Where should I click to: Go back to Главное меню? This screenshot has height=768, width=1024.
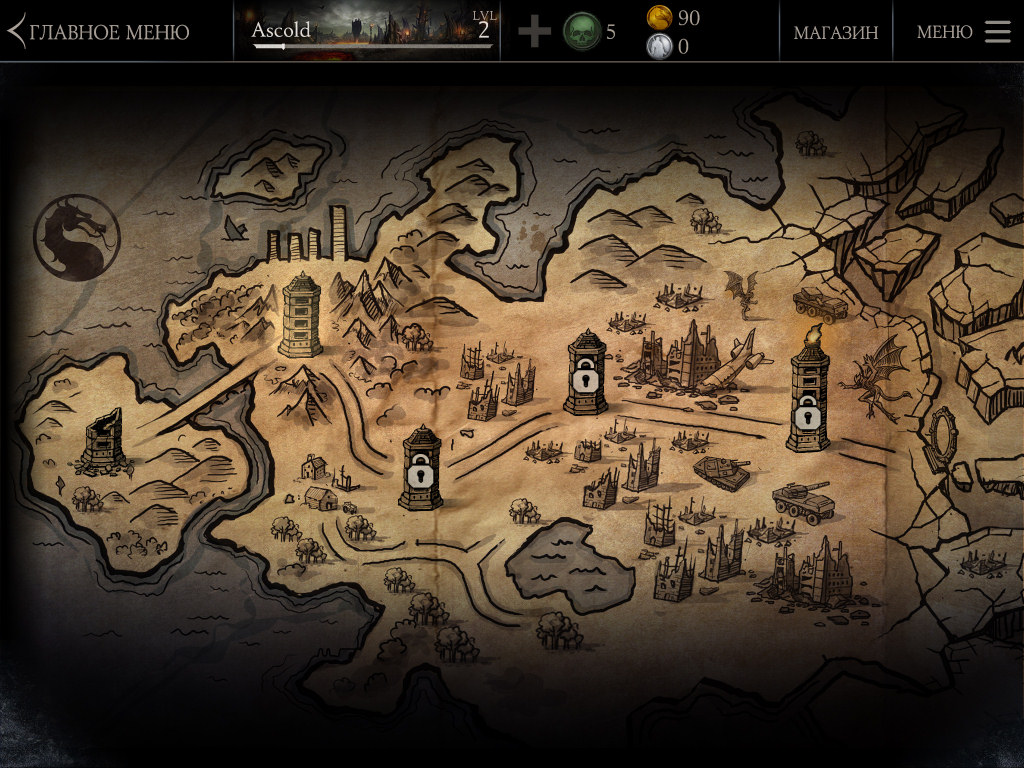point(100,32)
